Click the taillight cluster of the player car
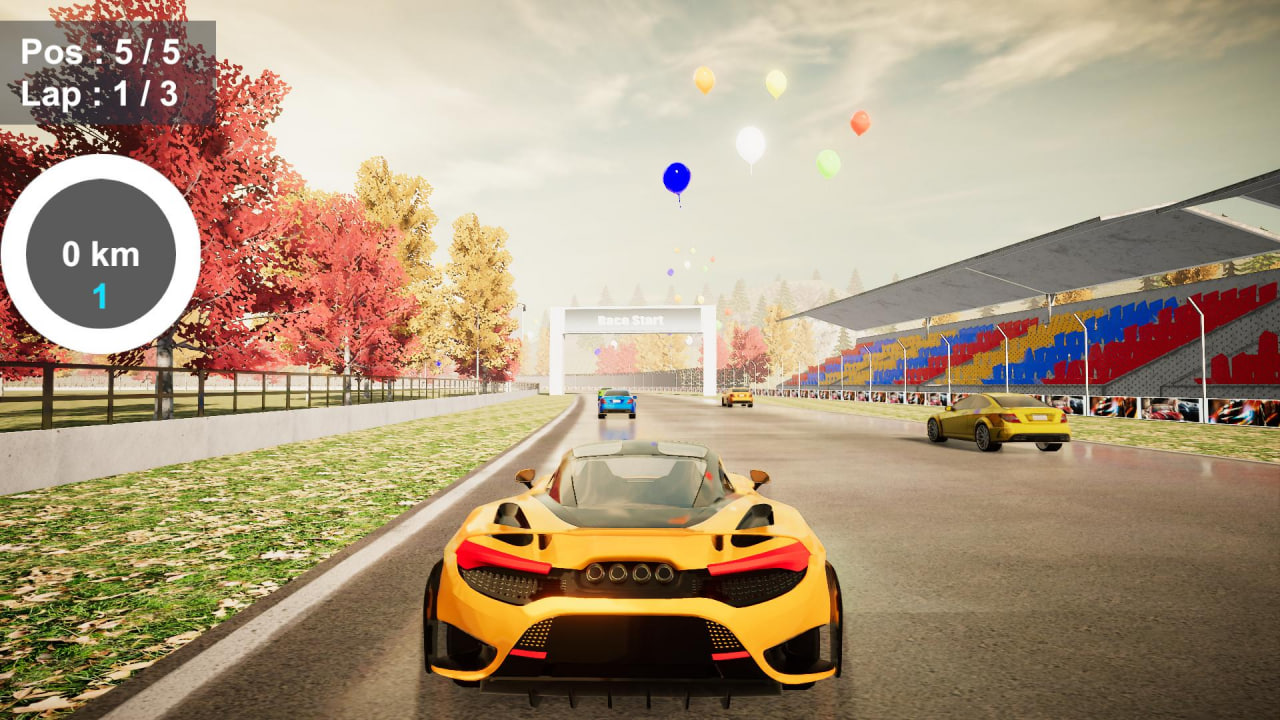The width and height of the screenshot is (1280, 720). coord(500,556)
